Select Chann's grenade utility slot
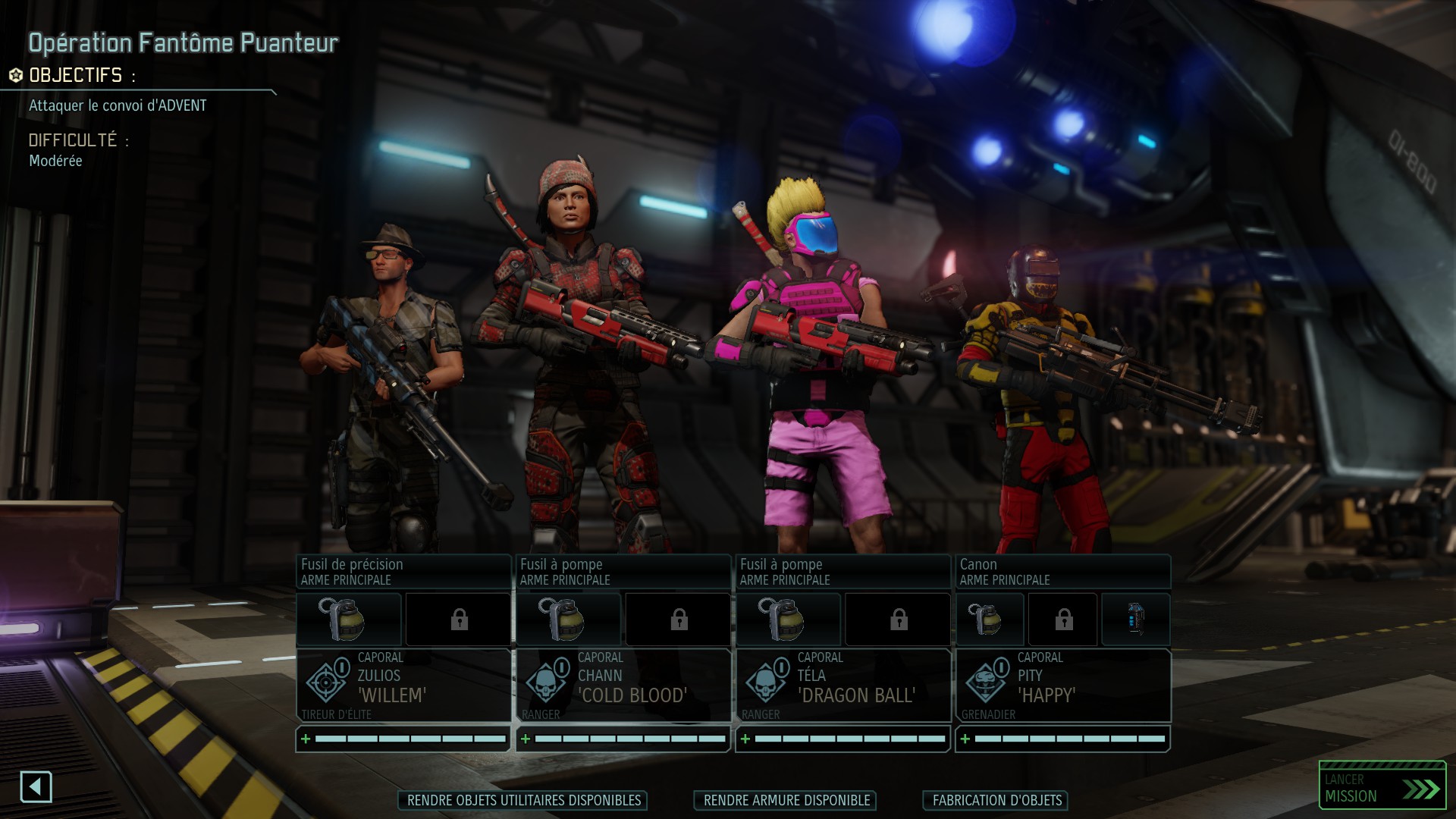The width and height of the screenshot is (1456, 819). tap(569, 620)
